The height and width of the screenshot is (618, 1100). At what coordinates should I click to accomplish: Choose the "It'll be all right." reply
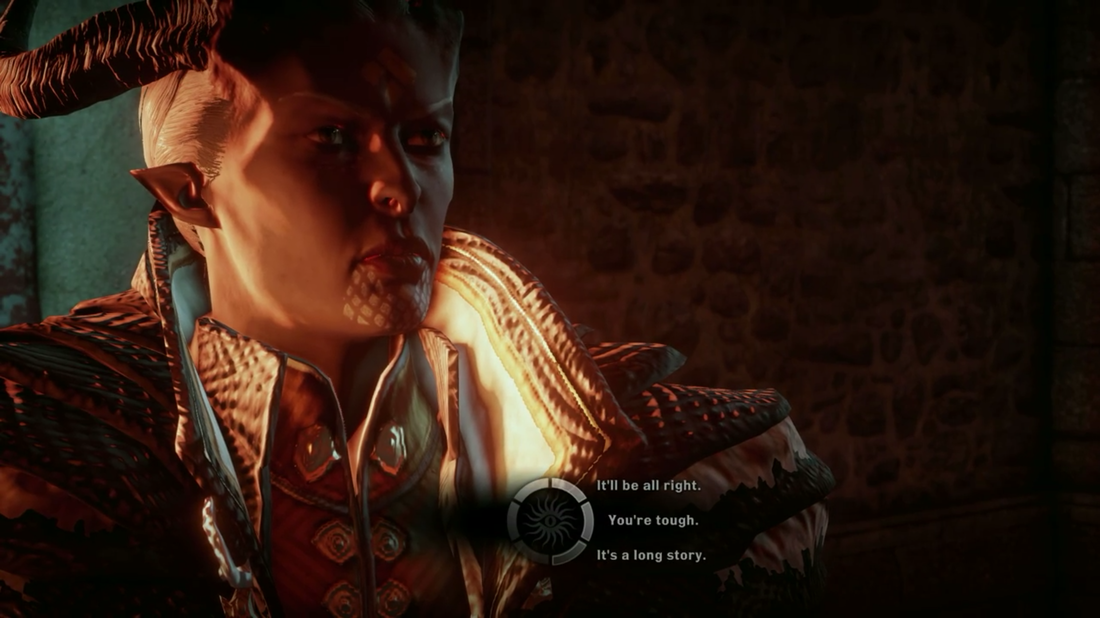648,486
